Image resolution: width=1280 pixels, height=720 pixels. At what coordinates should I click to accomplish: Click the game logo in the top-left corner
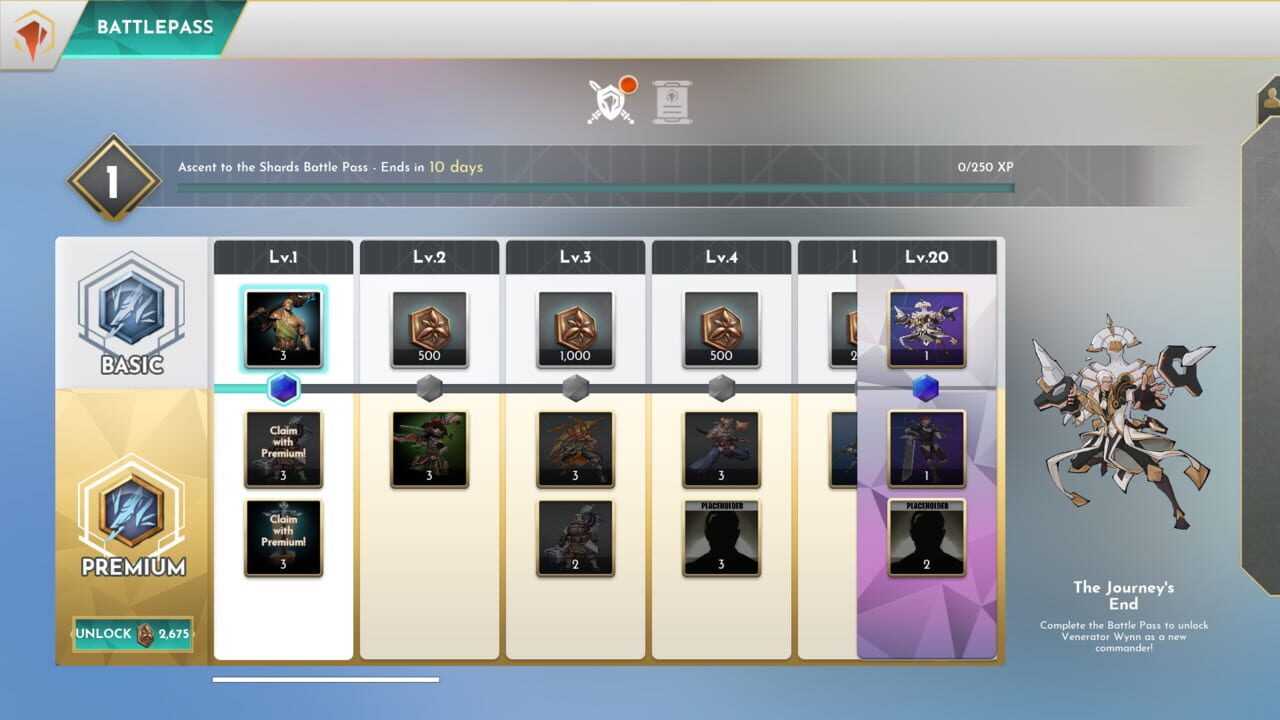tap(30, 27)
